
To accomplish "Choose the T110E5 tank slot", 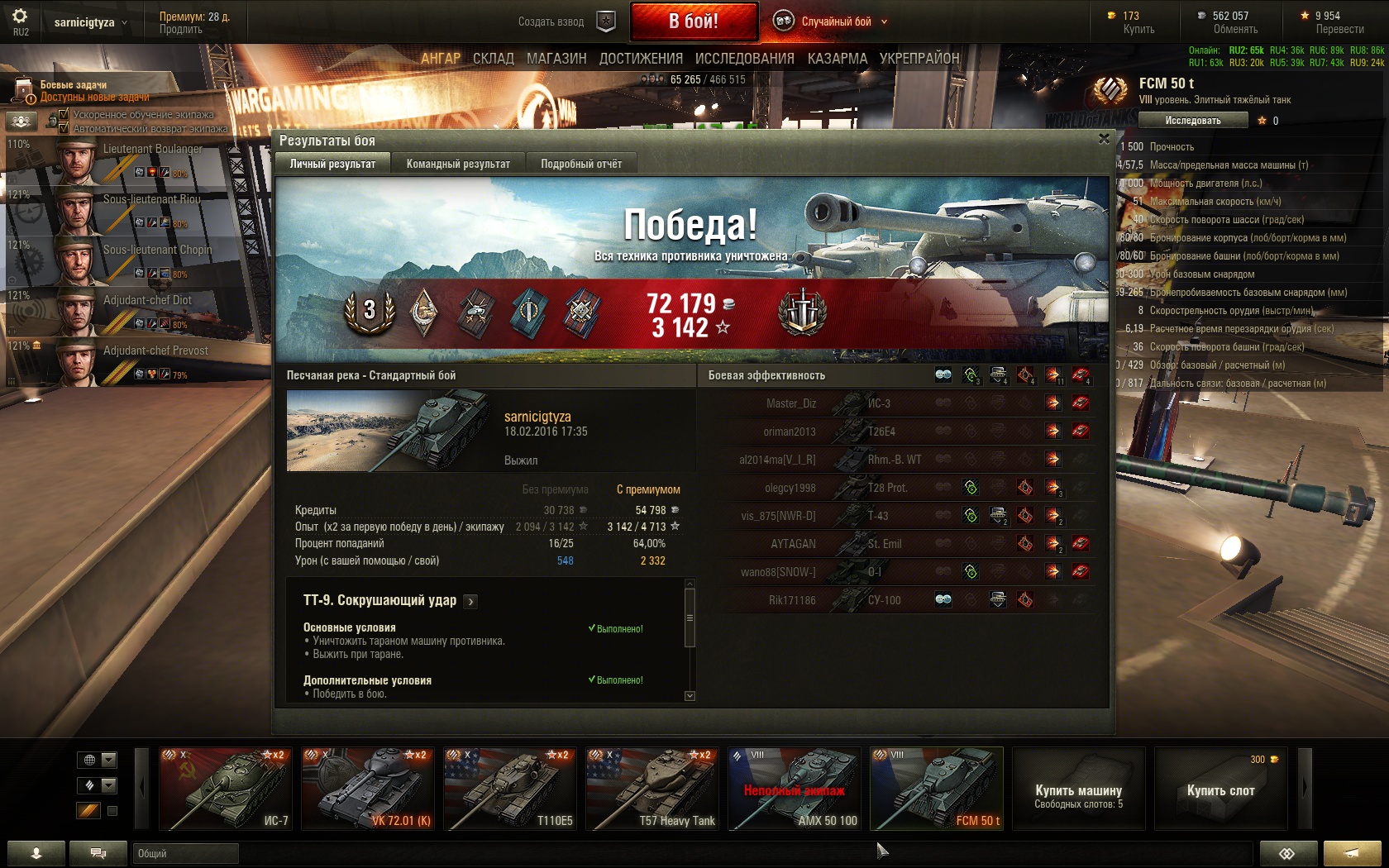I will tap(509, 789).
